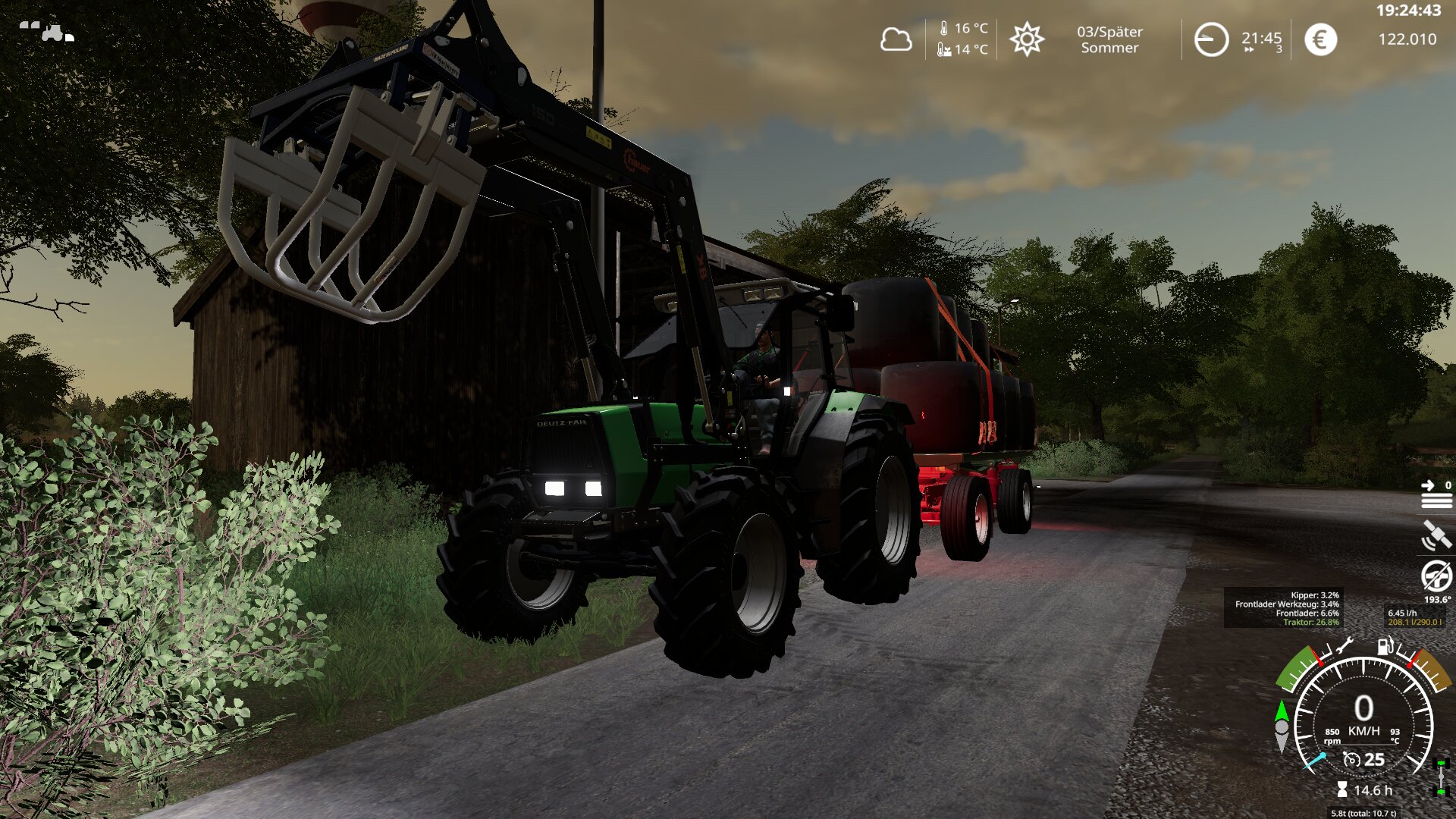The height and width of the screenshot is (819, 1456).
Task: Toggle the GPS lane lines icon
Action: point(1436,494)
